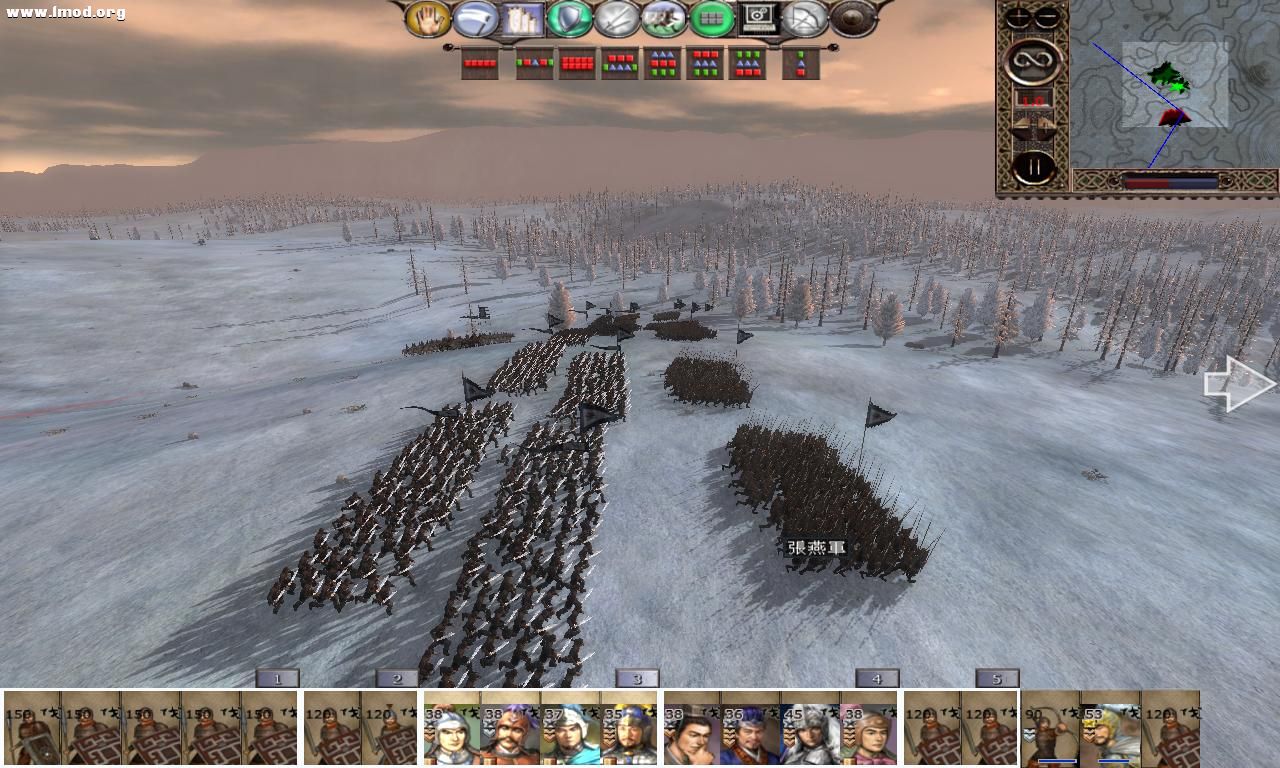Toggle skirmish mode with the cavalry icon
The image size is (1280, 768).
coord(662,20)
